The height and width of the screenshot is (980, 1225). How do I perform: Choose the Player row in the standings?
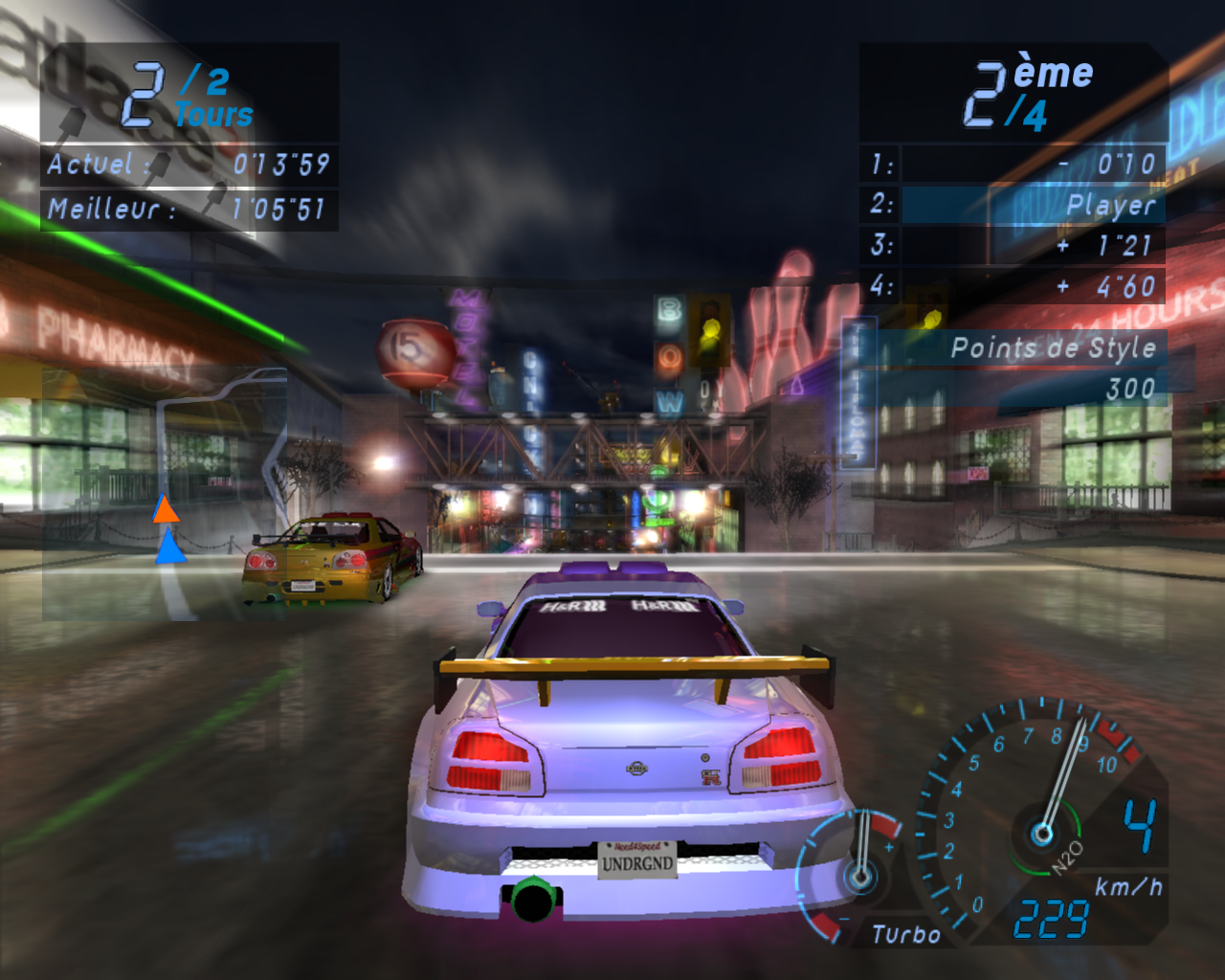(x=1014, y=205)
